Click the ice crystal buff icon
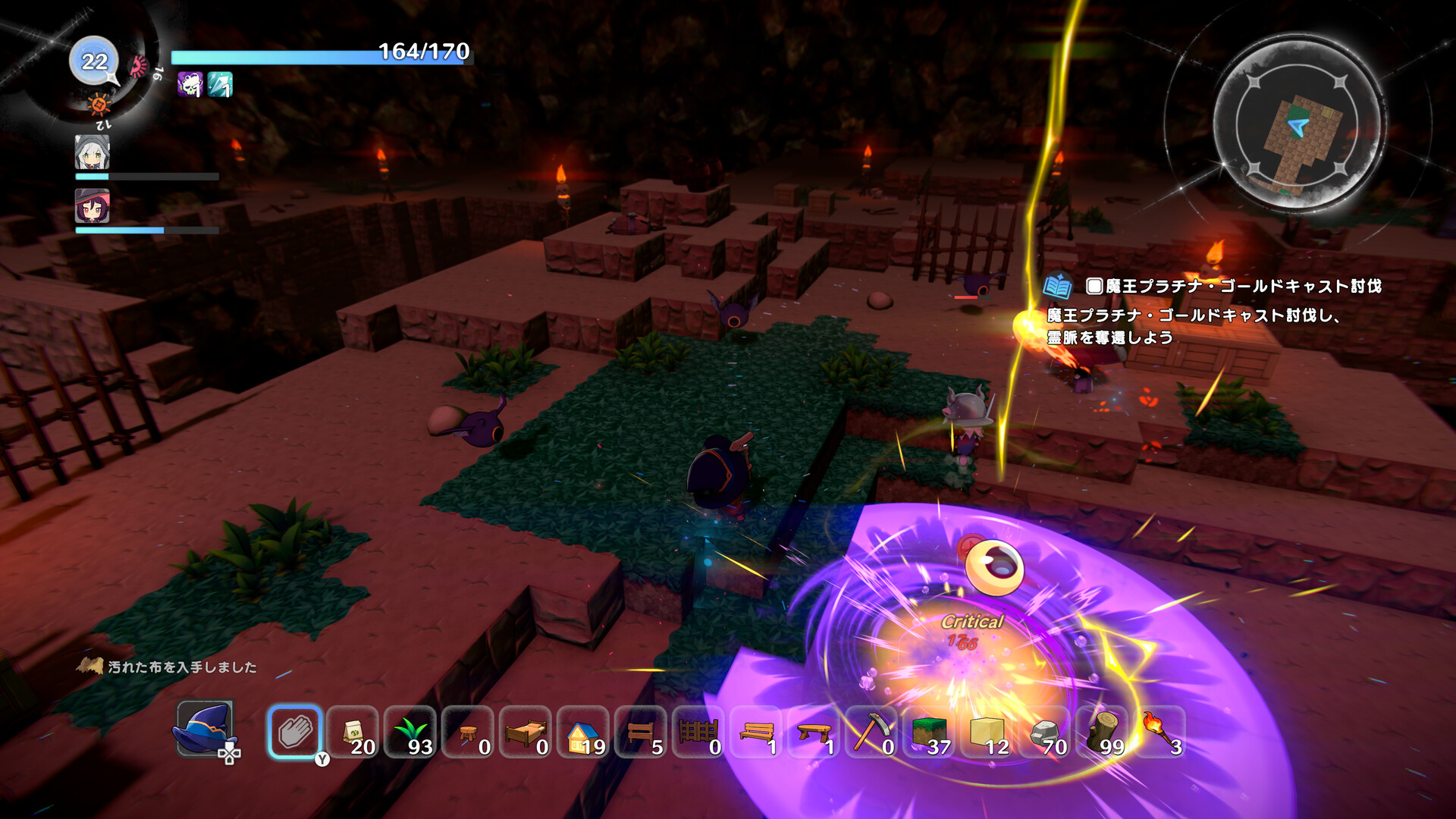Screen dimensions: 1456x819 pyautogui.click(x=218, y=83)
